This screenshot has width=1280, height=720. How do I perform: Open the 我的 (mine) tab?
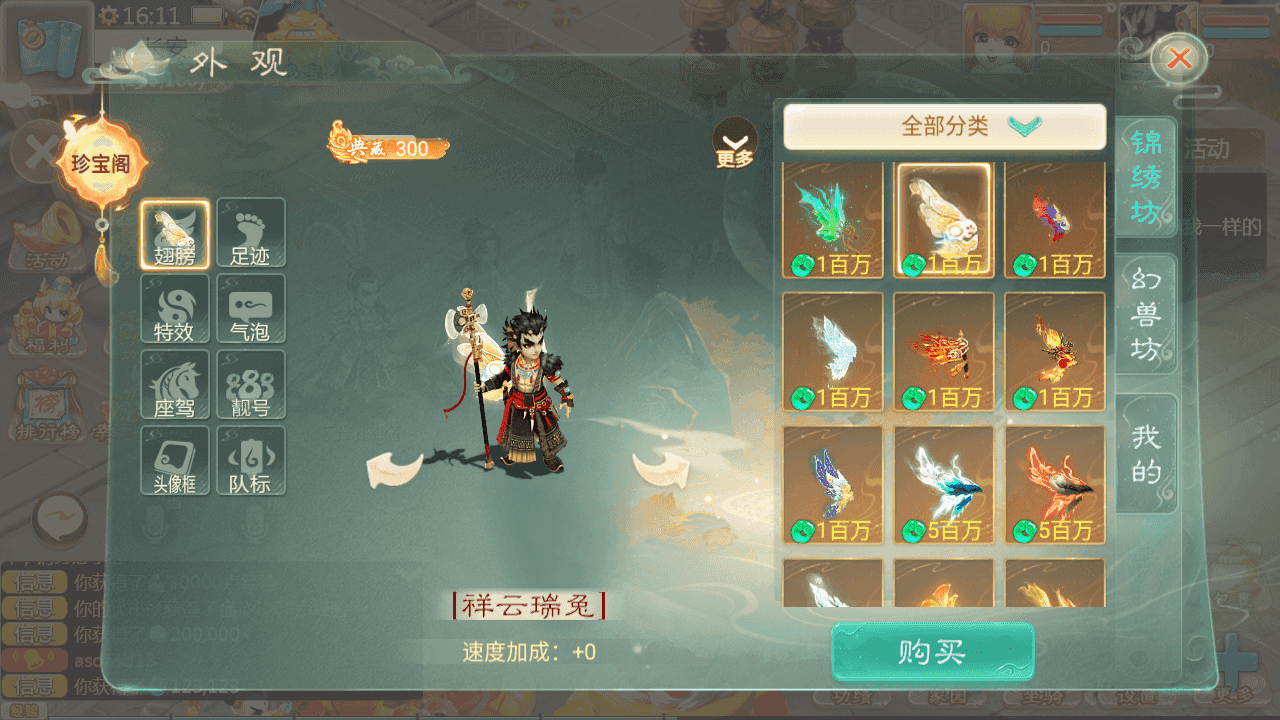coord(1146,455)
